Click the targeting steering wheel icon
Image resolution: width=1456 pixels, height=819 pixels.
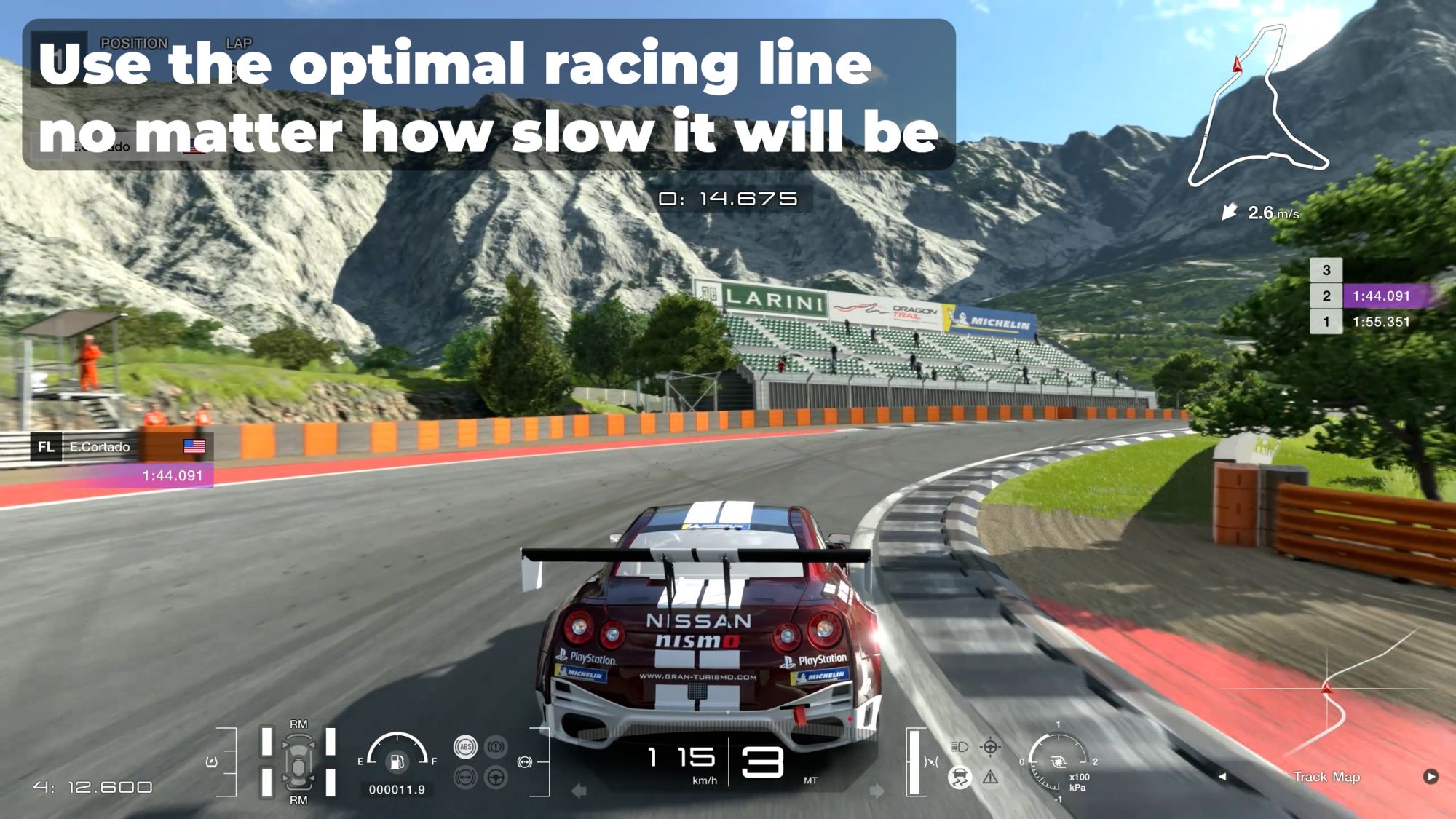pyautogui.click(x=991, y=747)
